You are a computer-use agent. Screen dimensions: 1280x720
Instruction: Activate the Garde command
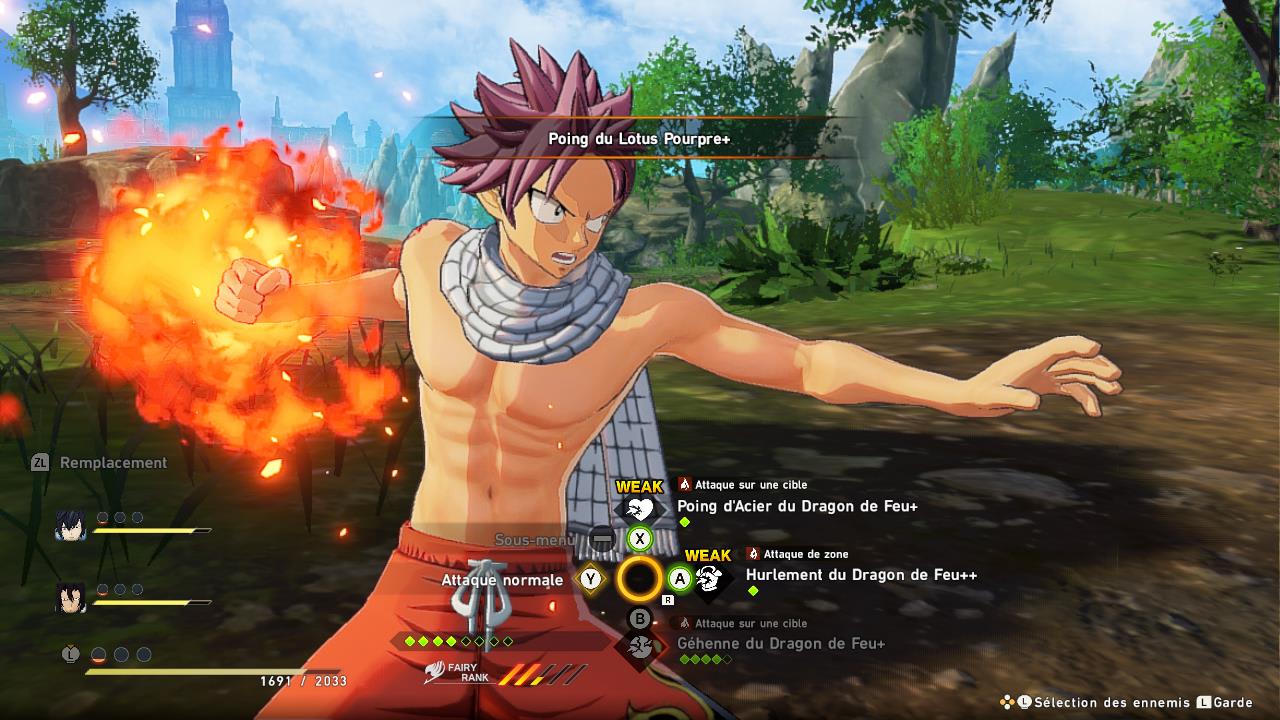(1231, 703)
